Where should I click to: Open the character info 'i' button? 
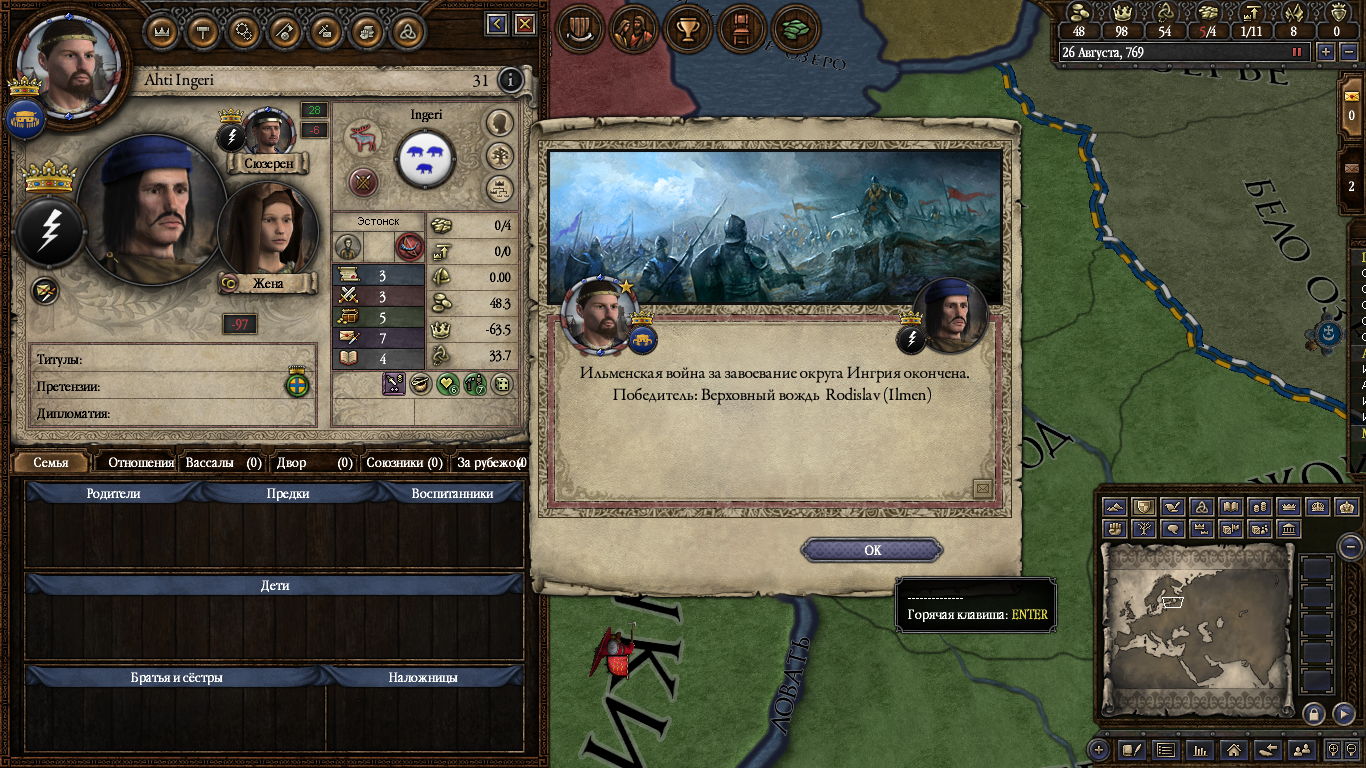(x=510, y=80)
